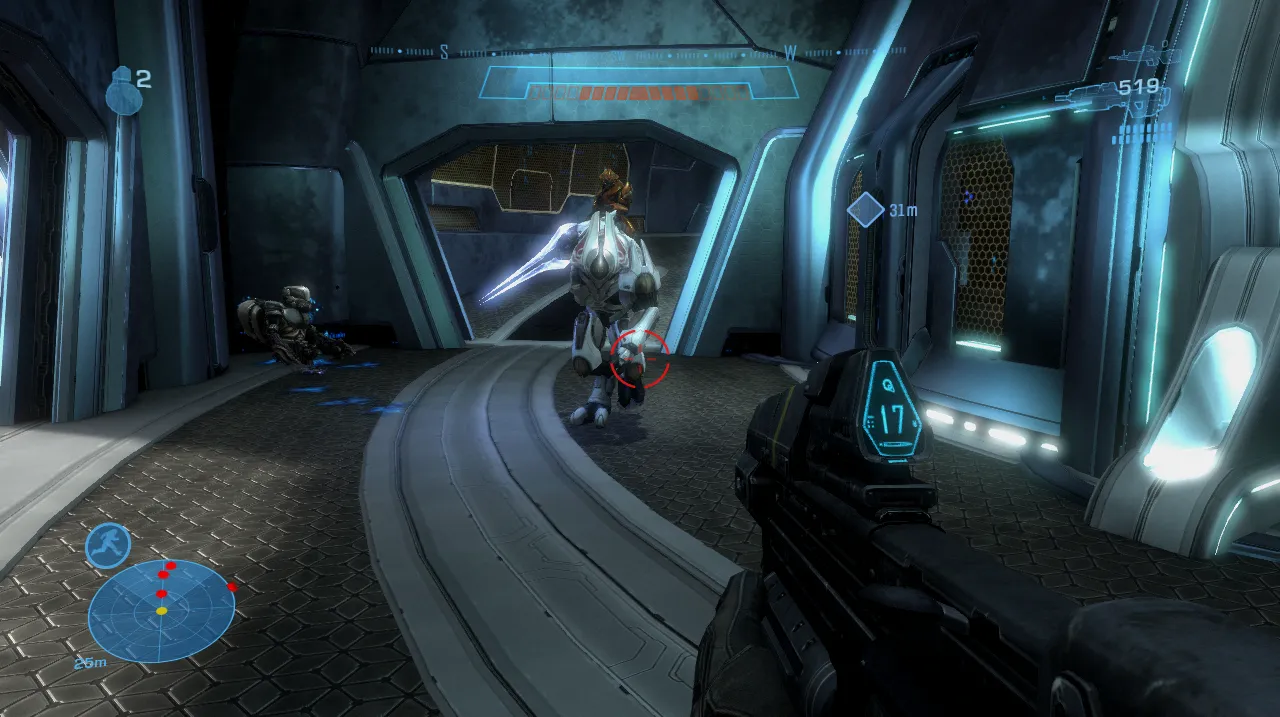The width and height of the screenshot is (1280, 717).
Task: Select the diamond objective waypoint marker
Action: tap(864, 210)
